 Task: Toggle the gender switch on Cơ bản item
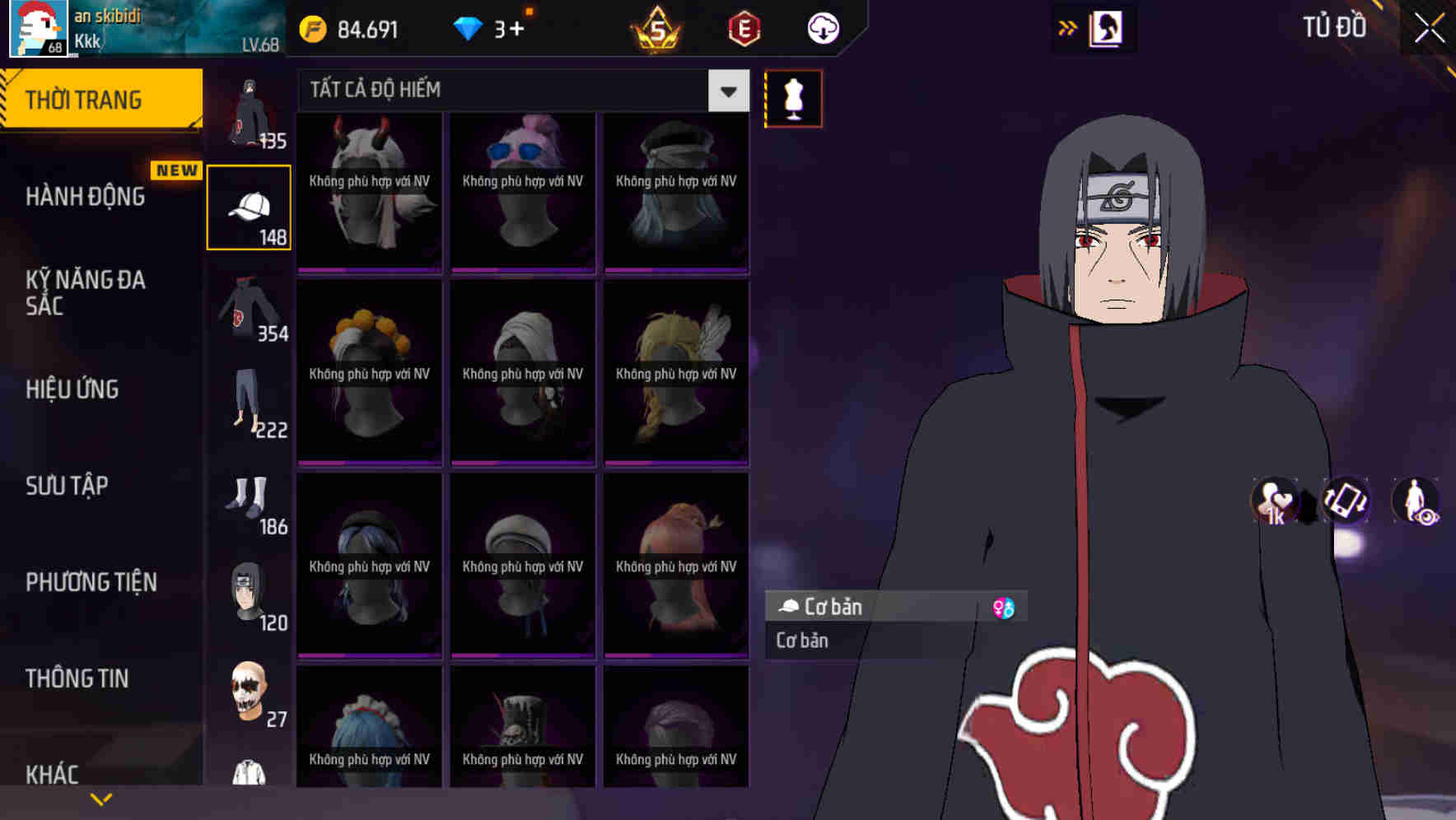(x=1004, y=607)
